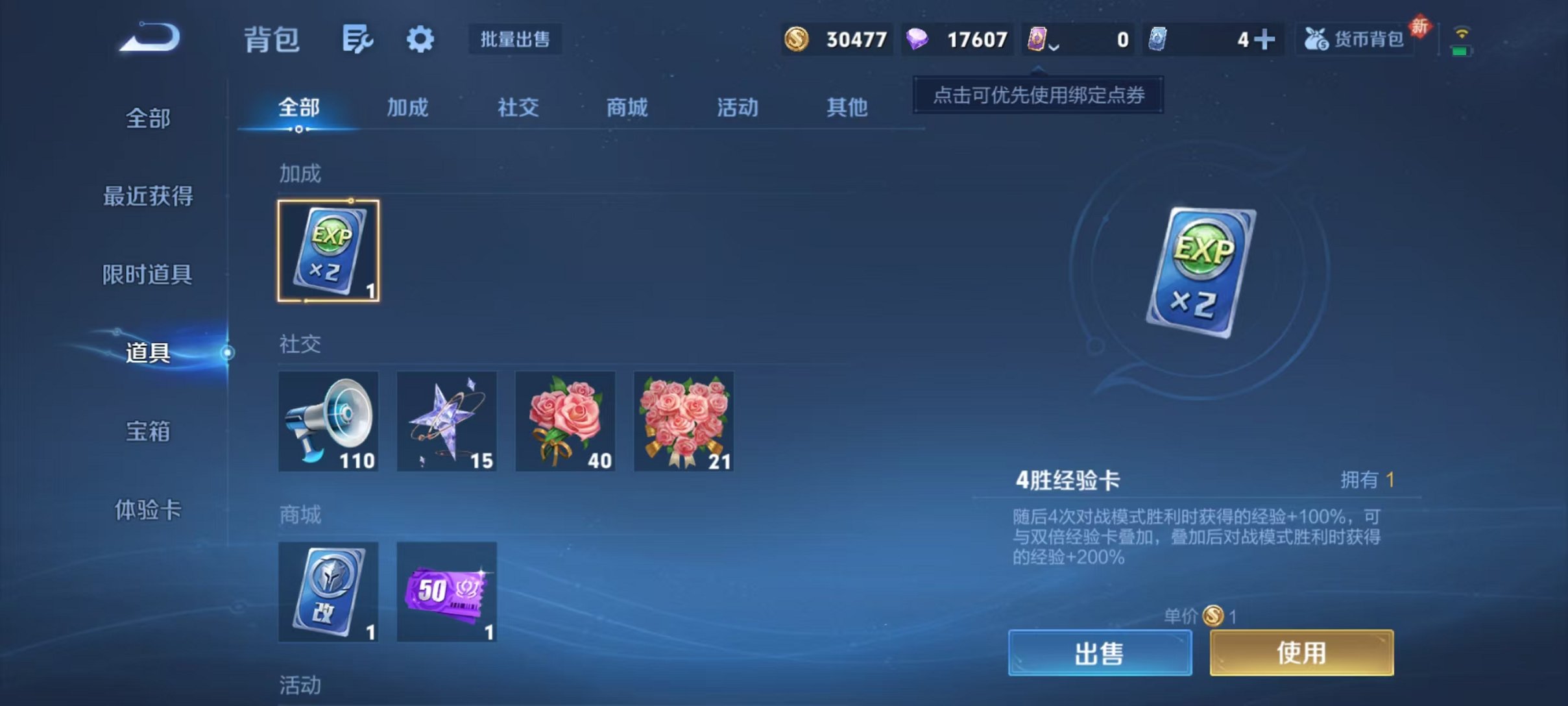The width and height of the screenshot is (1568, 706).
Task: Select the purple 50 coupon item
Action: coord(446,592)
